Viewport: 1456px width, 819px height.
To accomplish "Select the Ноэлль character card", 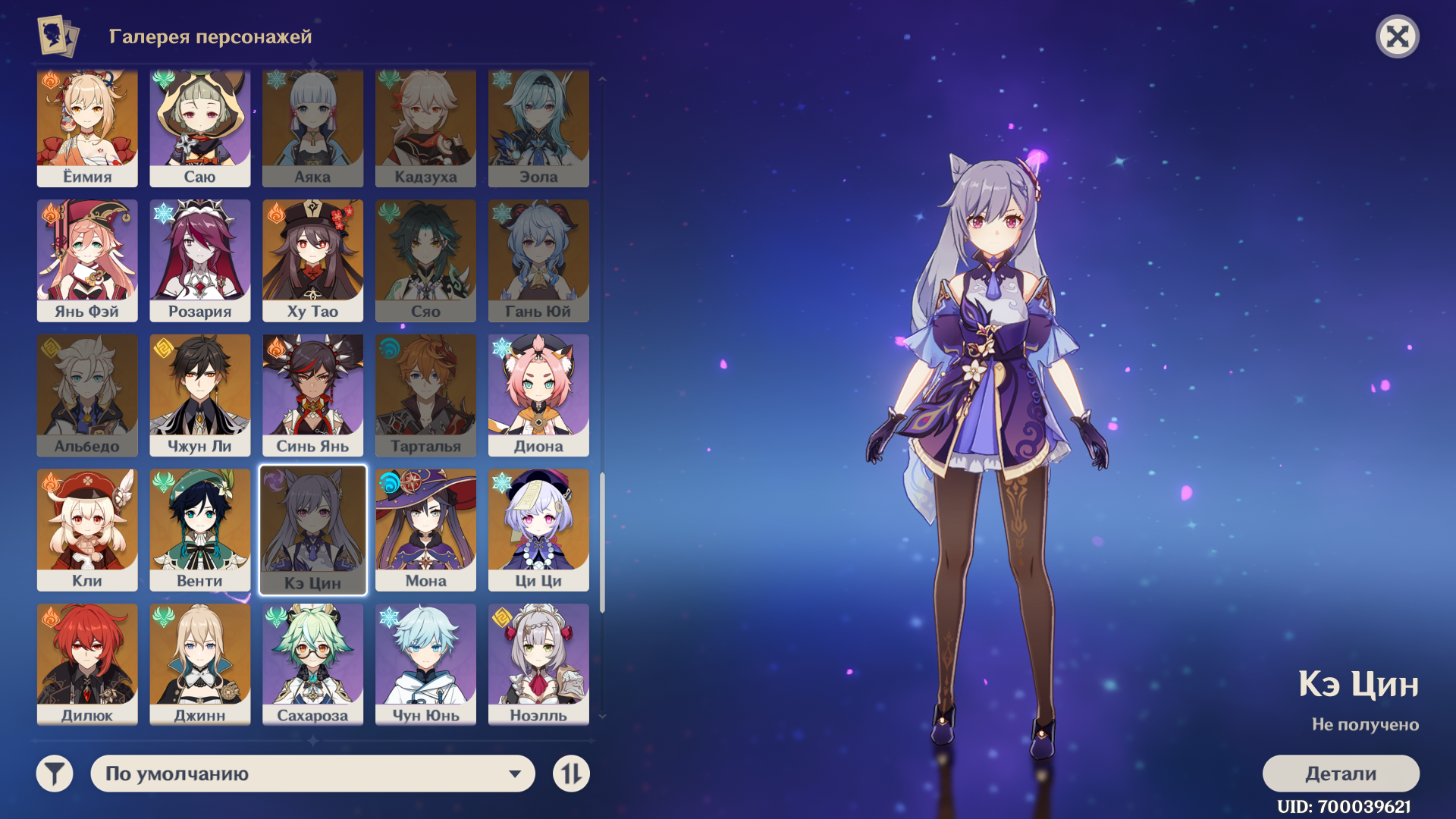I will (538, 664).
